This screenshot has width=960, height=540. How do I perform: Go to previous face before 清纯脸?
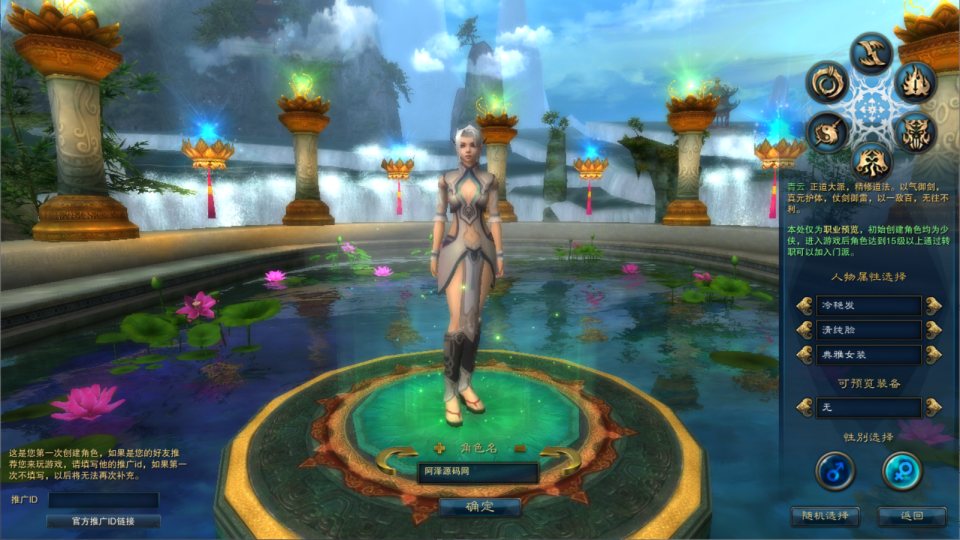pos(804,330)
